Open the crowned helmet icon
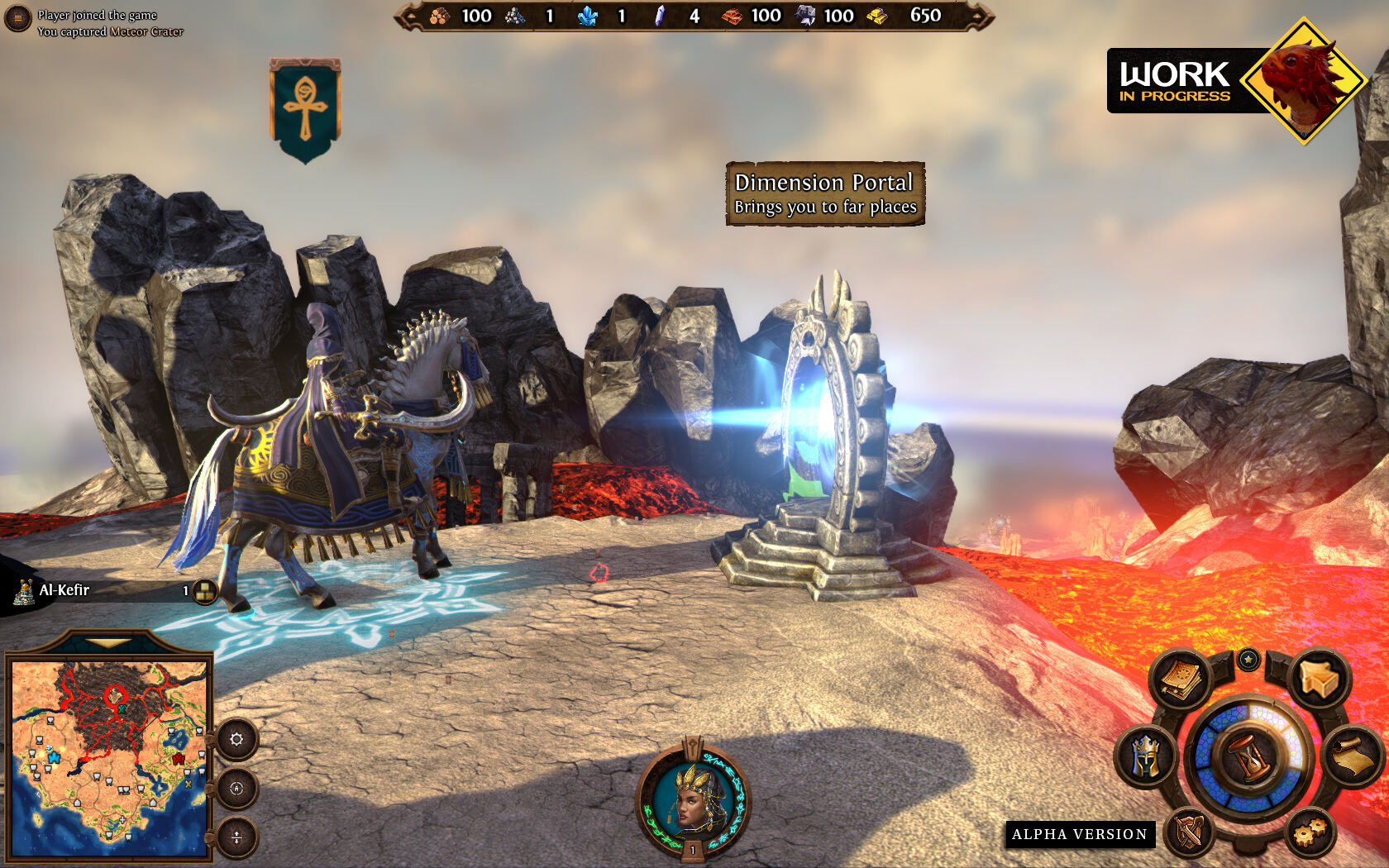The image size is (1389, 868). point(1144,756)
